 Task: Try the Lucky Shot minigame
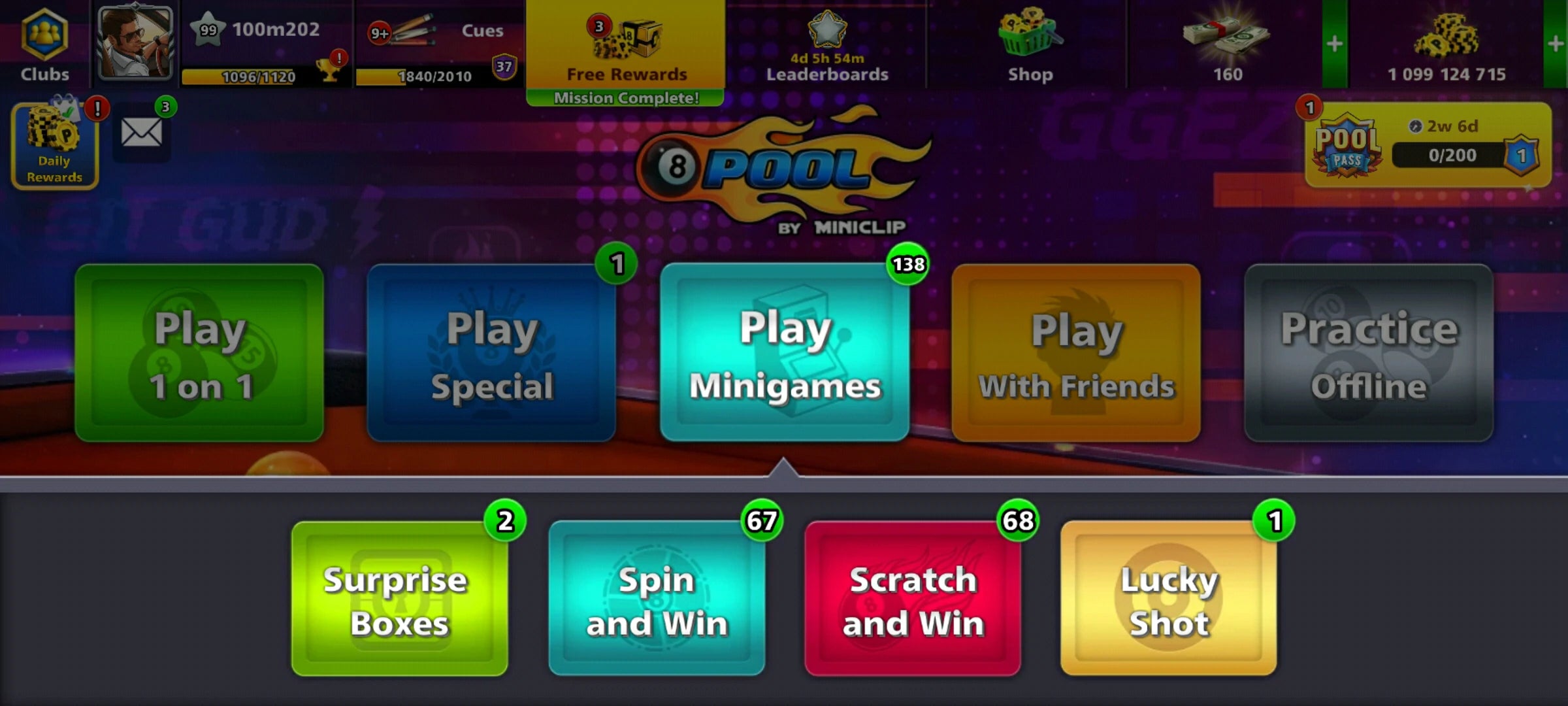tap(1169, 598)
